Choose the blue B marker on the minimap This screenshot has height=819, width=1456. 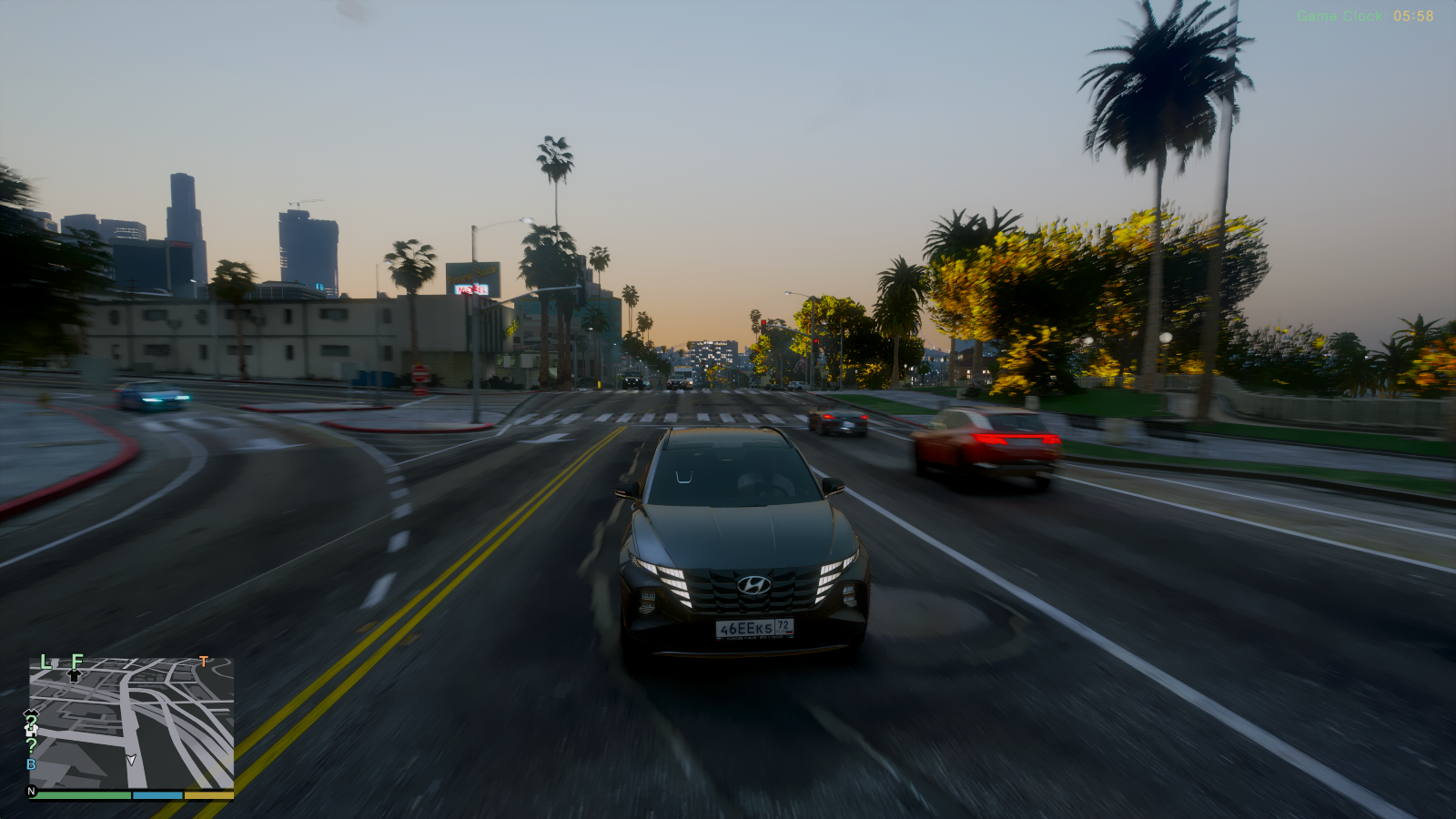tap(31, 764)
